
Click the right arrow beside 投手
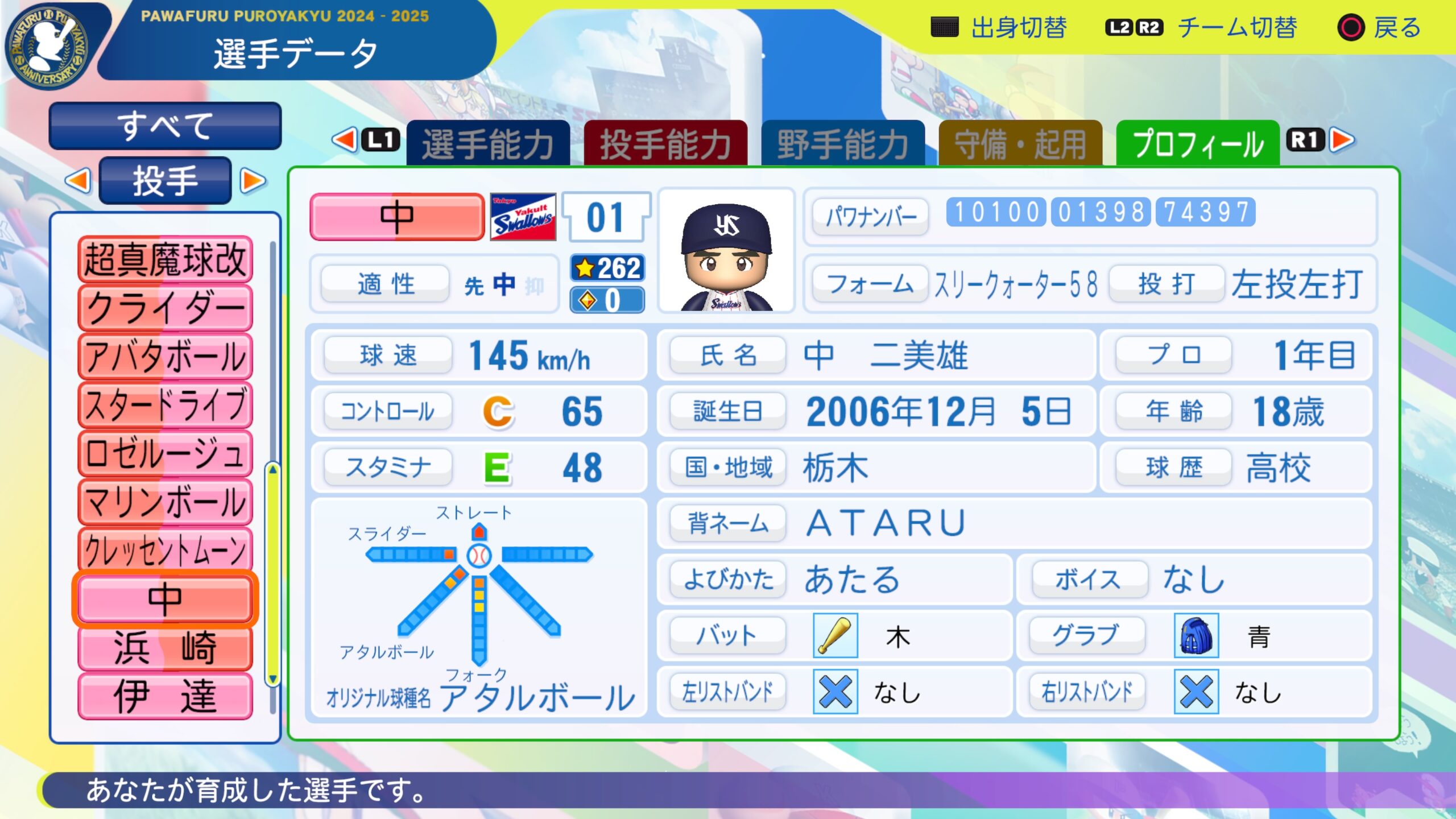pos(253,181)
